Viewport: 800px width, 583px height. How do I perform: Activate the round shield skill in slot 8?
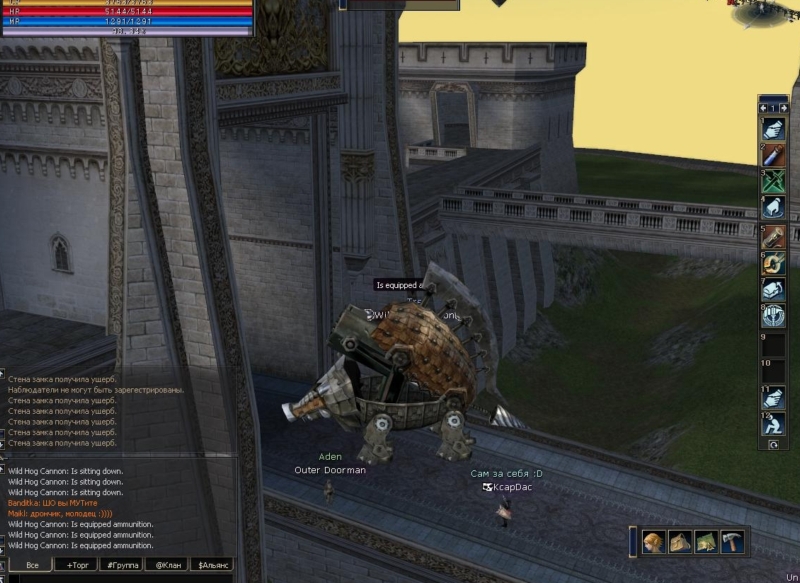tap(774, 317)
